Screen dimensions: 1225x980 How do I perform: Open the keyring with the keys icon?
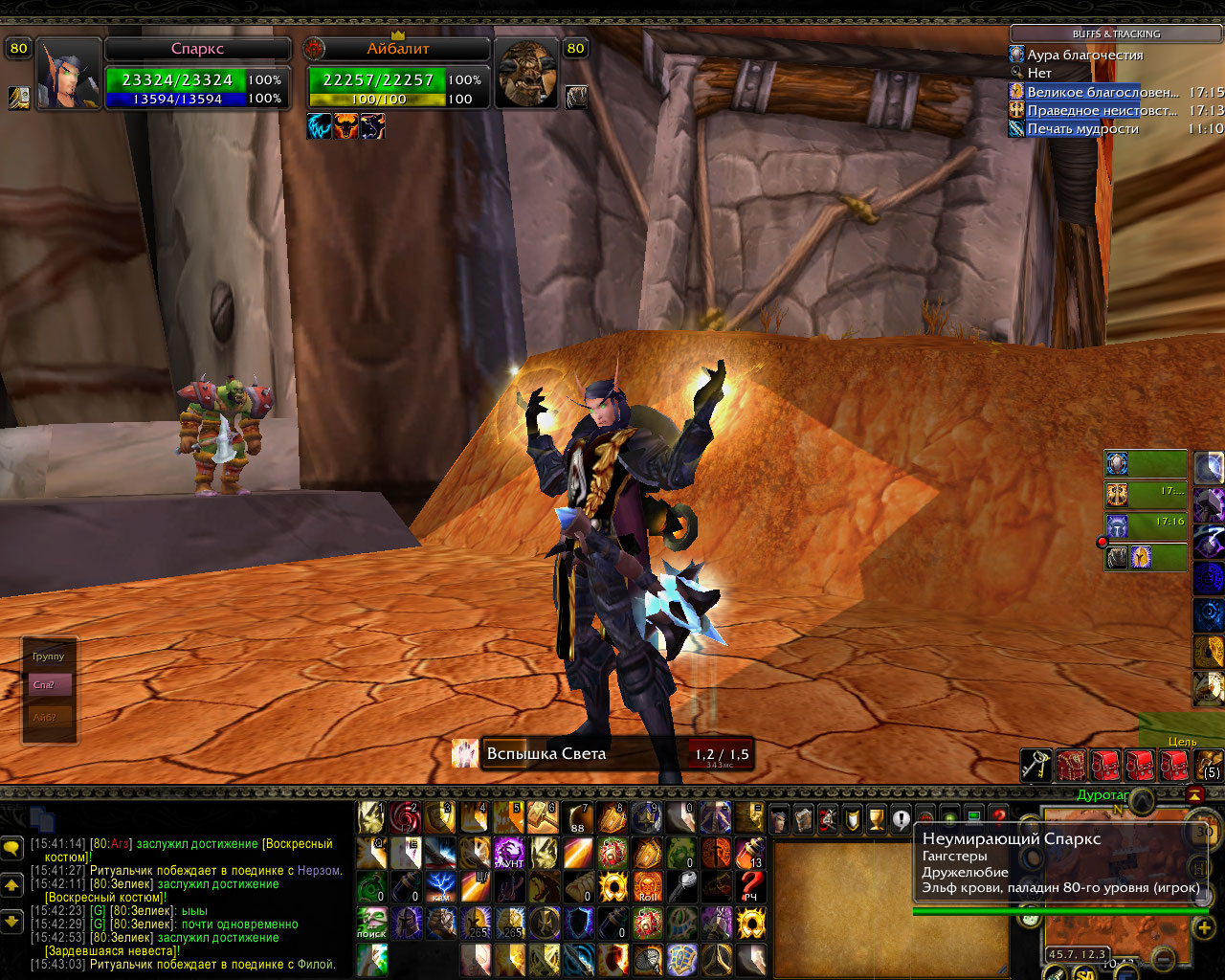point(1036,767)
